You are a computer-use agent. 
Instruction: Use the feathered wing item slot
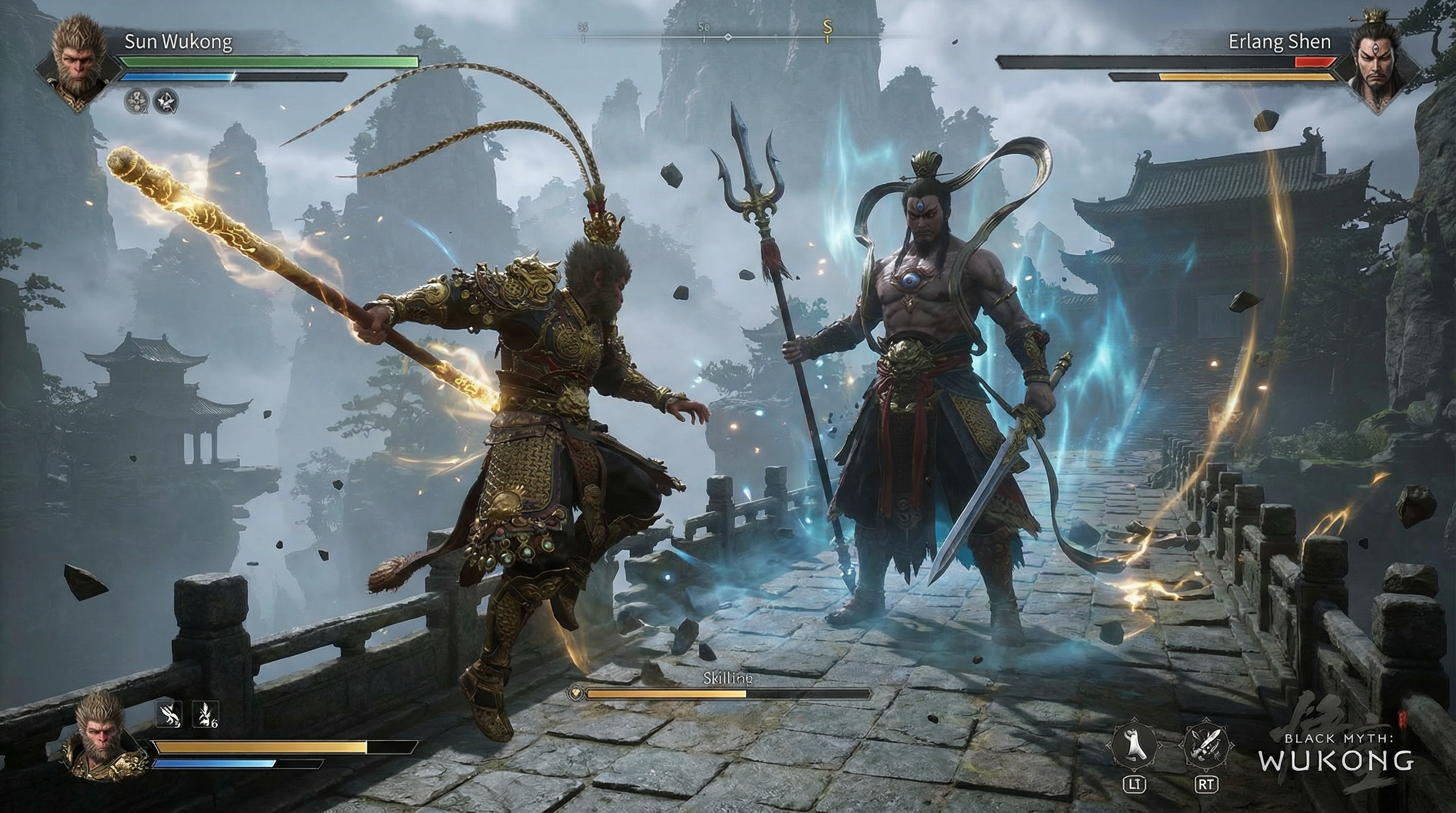(x=168, y=714)
